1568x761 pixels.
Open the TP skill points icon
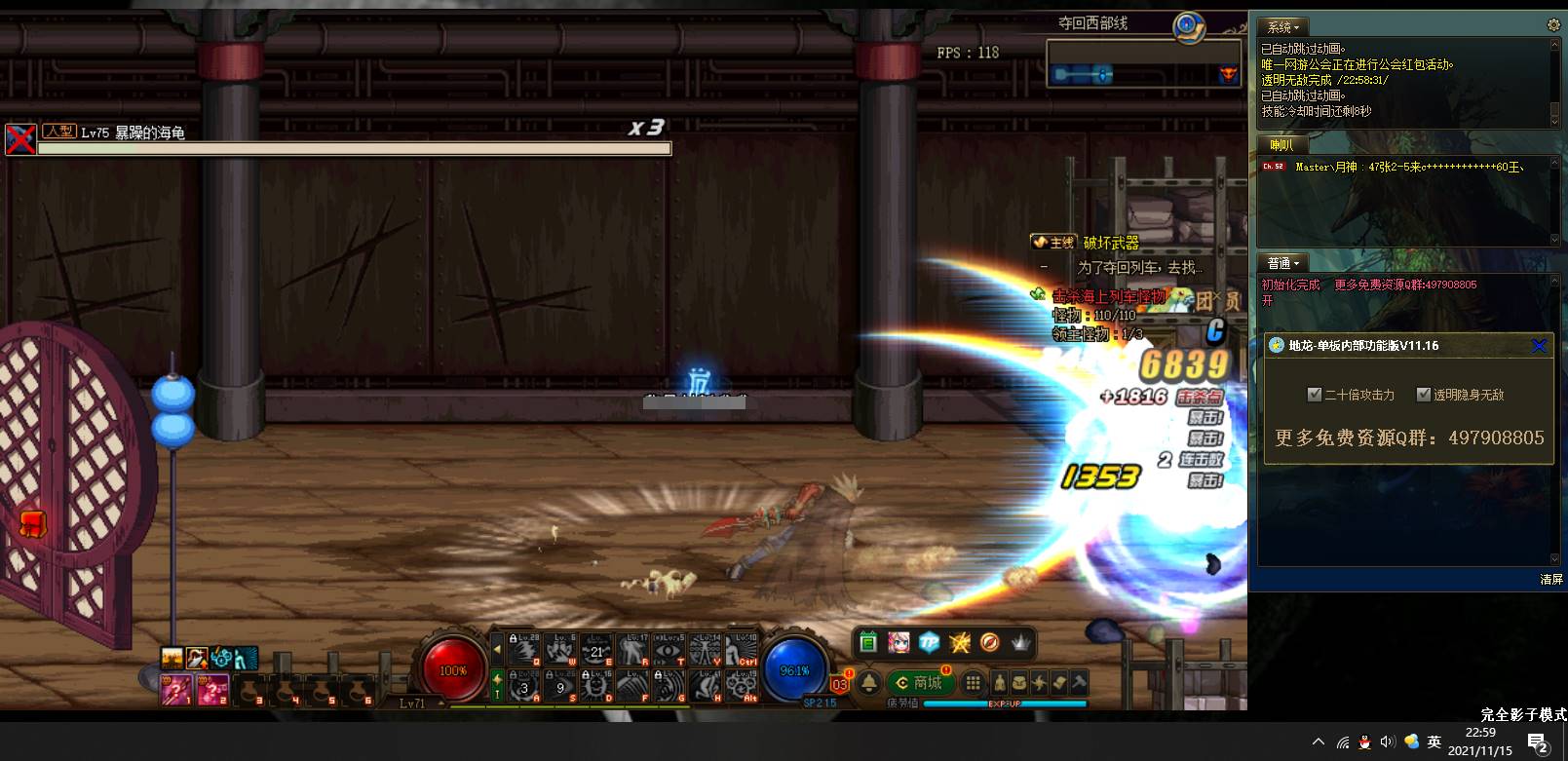pos(928,642)
